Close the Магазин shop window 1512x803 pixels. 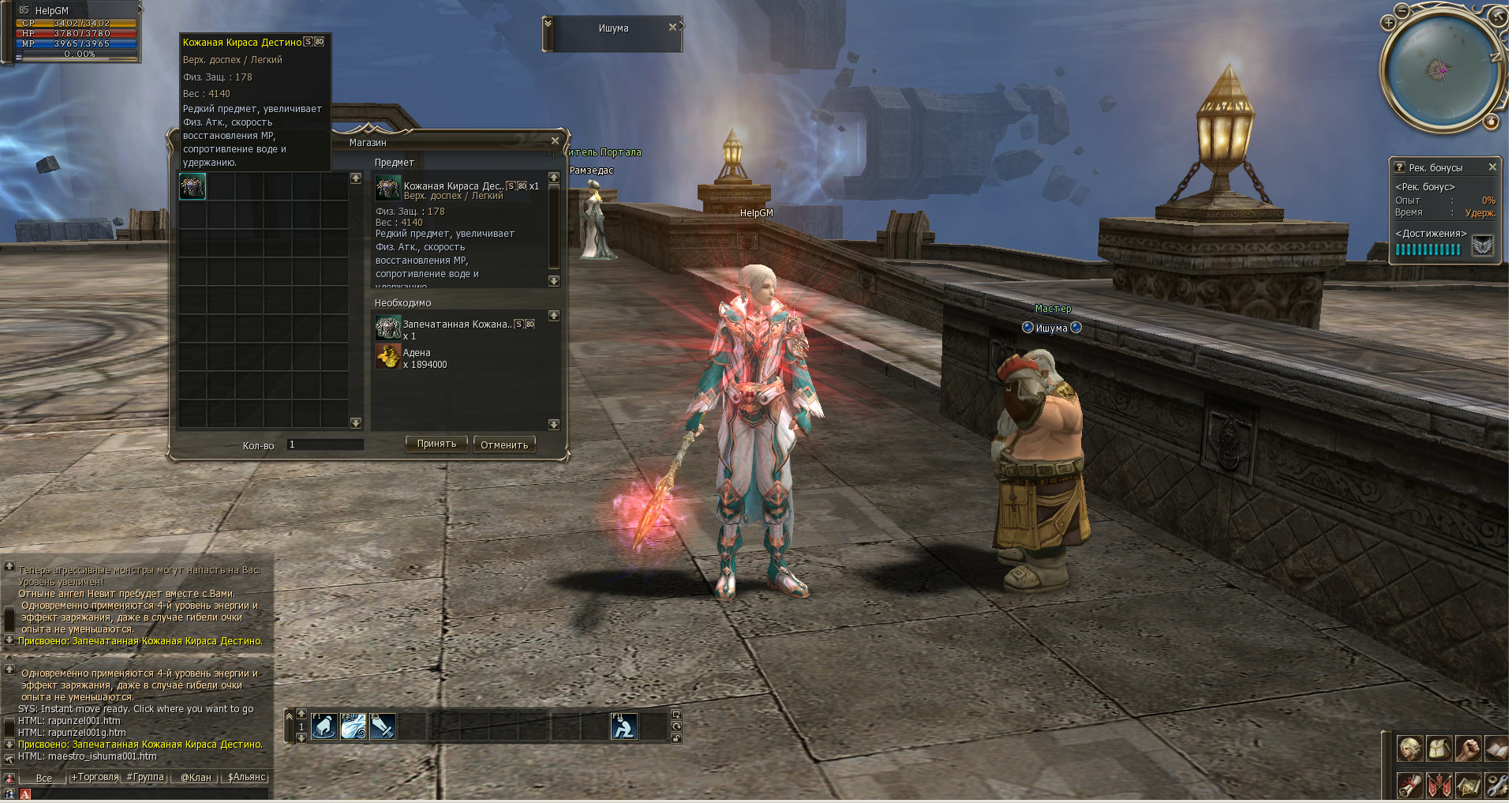pos(555,141)
